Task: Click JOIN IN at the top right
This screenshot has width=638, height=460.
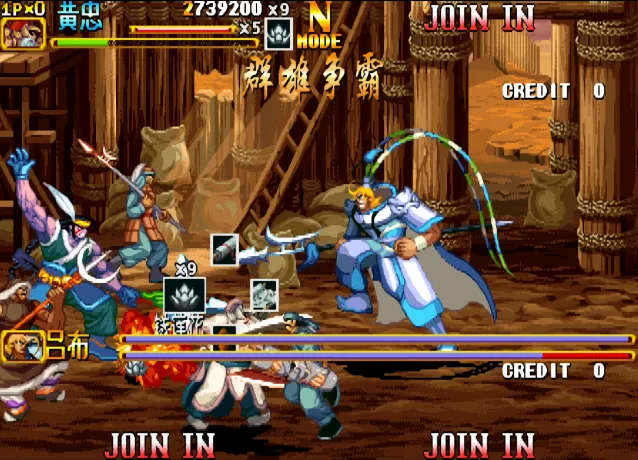Action: 480,17
